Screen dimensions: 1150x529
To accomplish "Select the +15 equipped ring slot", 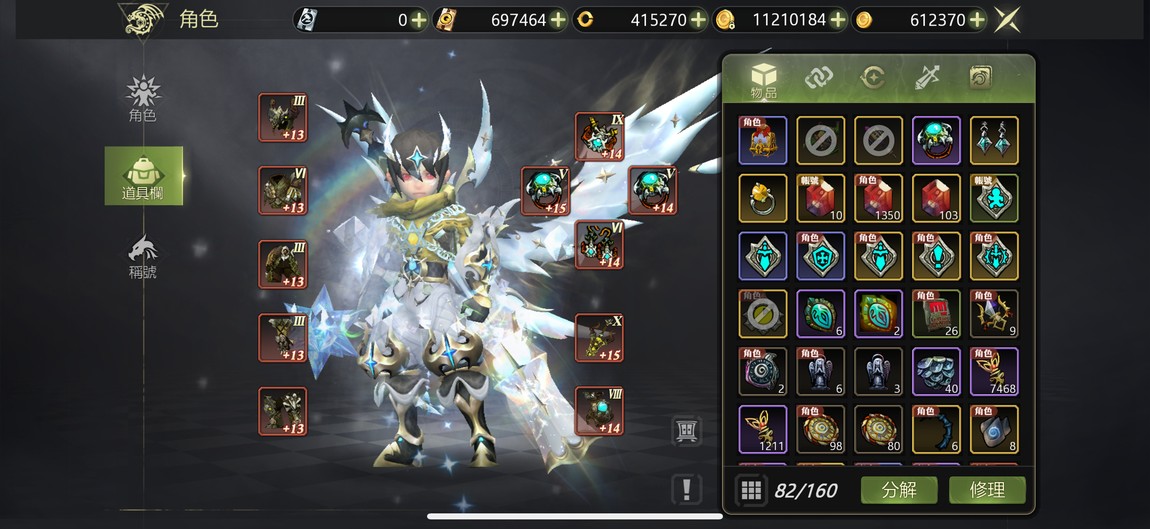I will [545, 191].
